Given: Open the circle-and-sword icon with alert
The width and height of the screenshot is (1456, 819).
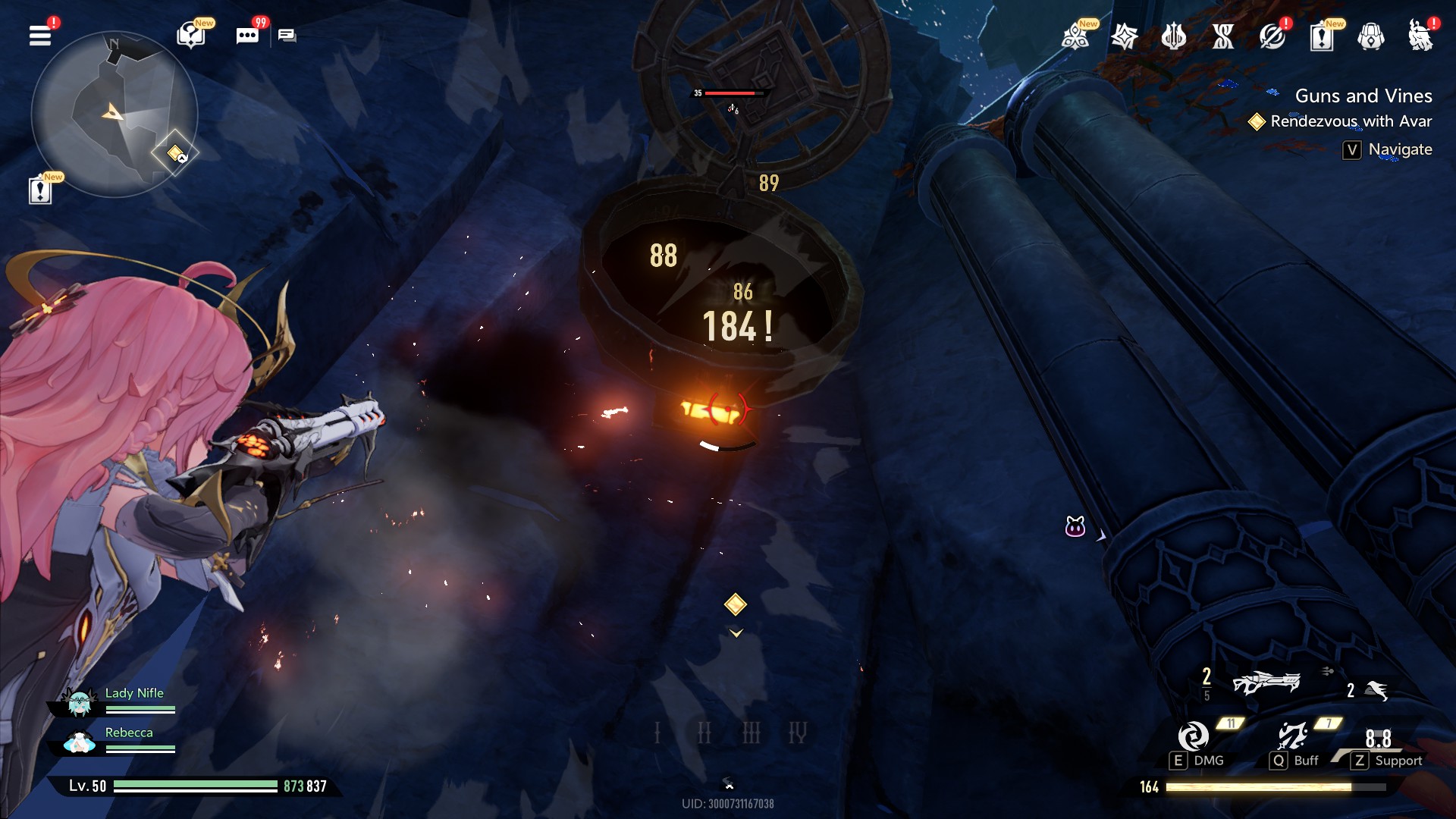Looking at the screenshot, I should (1272, 36).
